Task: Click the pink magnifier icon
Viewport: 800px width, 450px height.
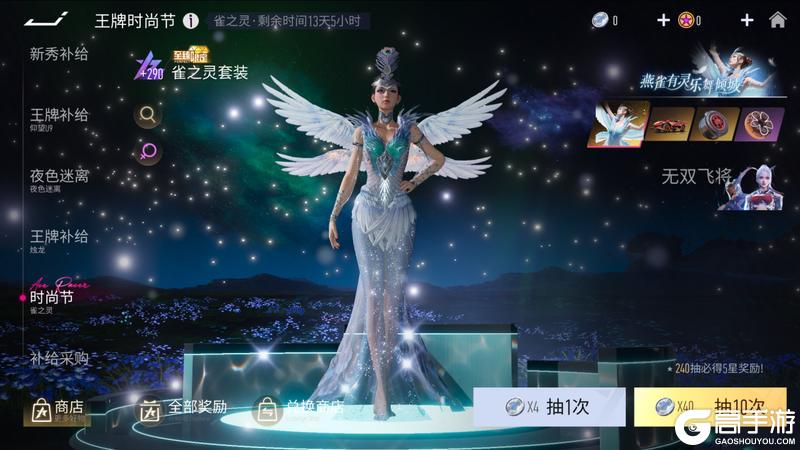Action: (x=148, y=152)
